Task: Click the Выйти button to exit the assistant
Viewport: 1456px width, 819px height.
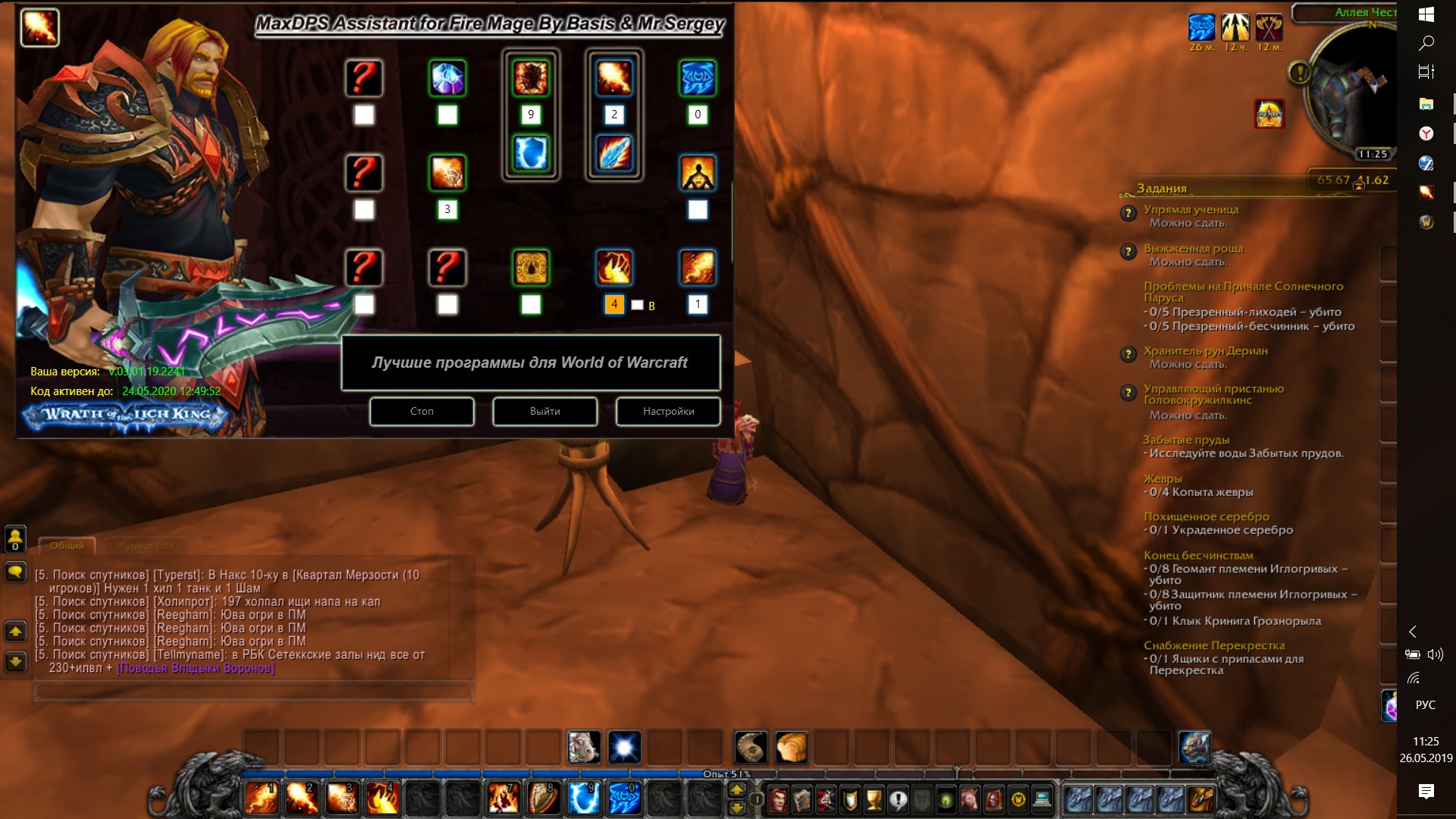Action: 544,411
